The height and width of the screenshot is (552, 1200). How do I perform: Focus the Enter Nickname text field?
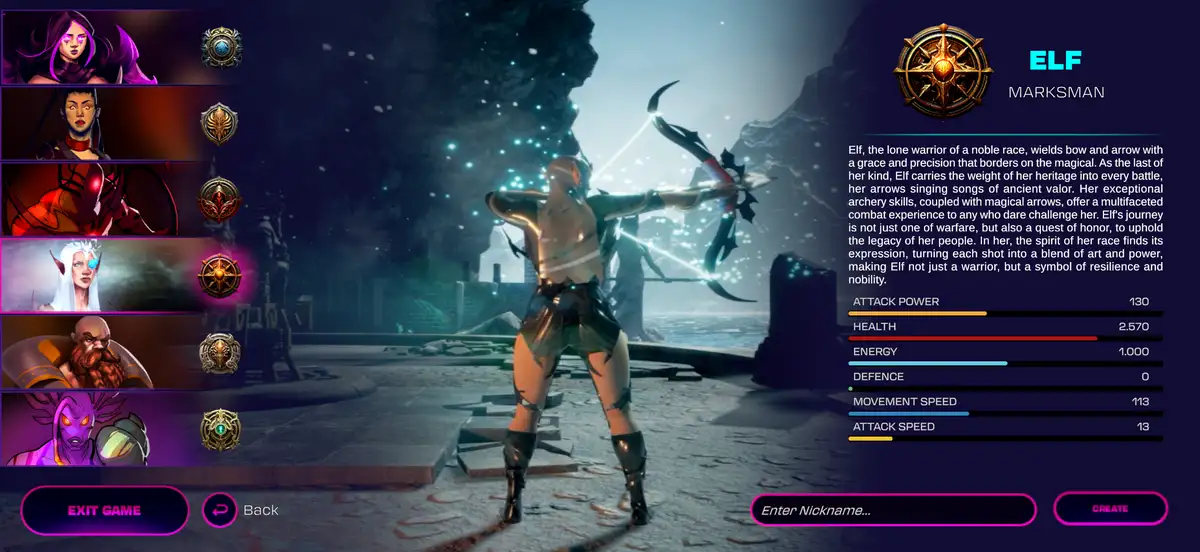pos(893,510)
